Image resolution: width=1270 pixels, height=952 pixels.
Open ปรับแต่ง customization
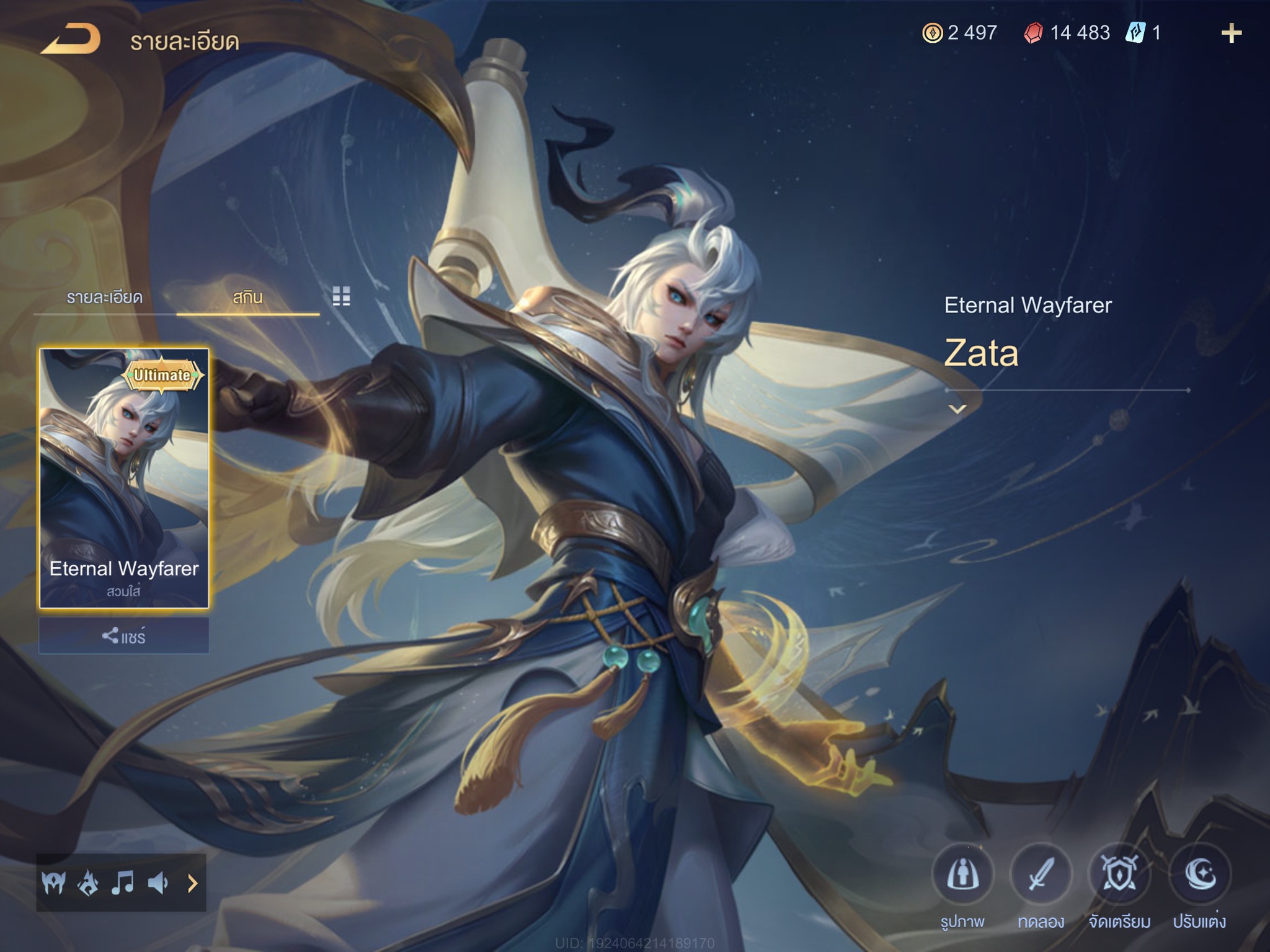(x=1199, y=875)
